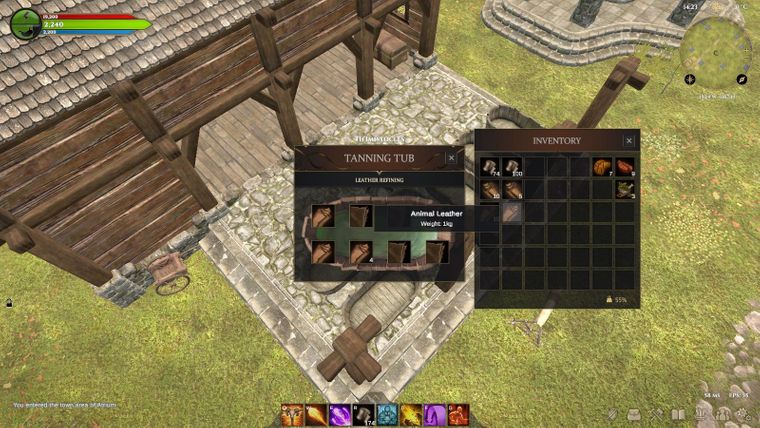Pick the orange pumpkin item in inventory
Viewport: 760px width, 428px height.
[x=602, y=167]
